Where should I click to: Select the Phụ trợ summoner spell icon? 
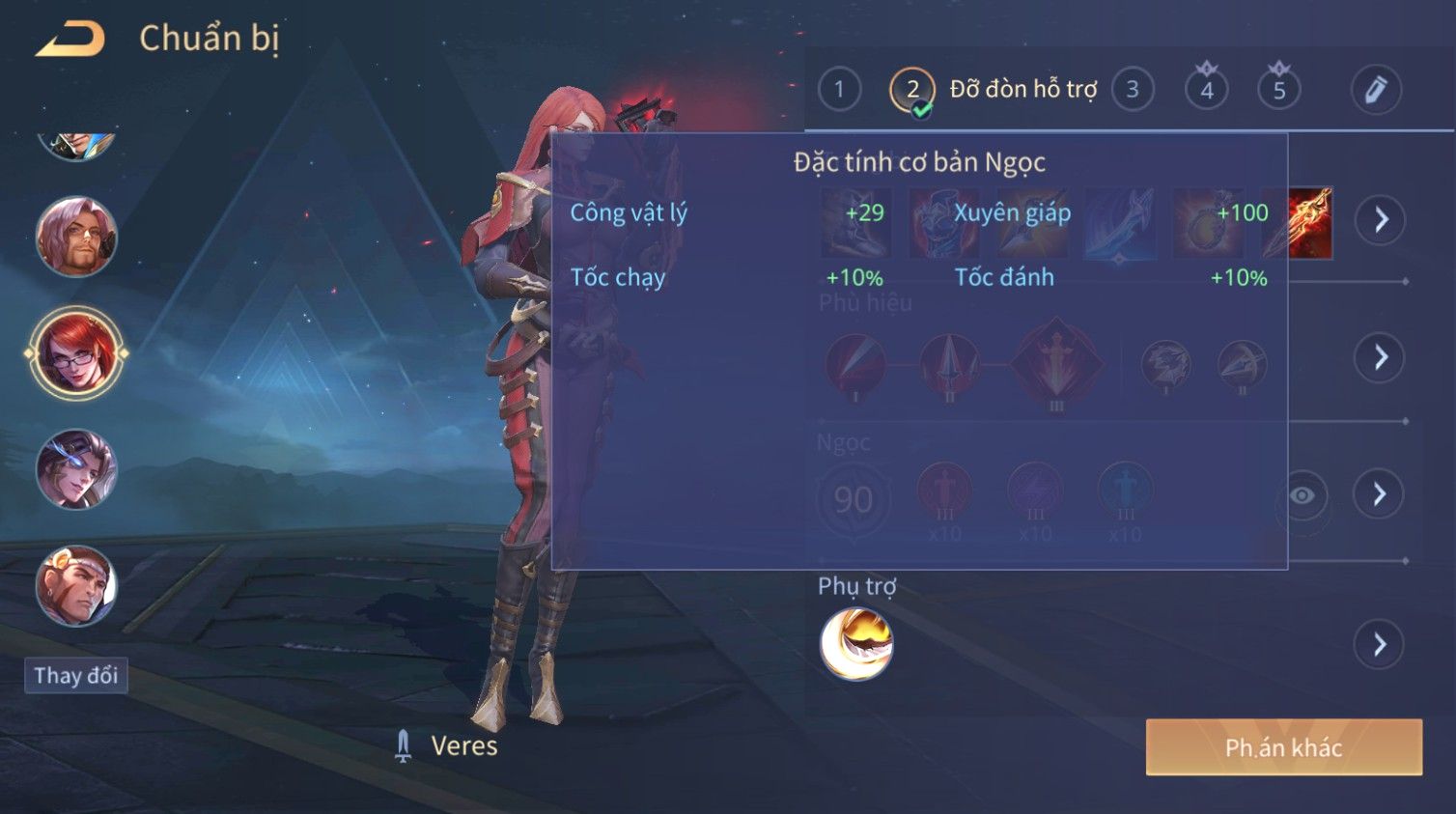pos(856,644)
